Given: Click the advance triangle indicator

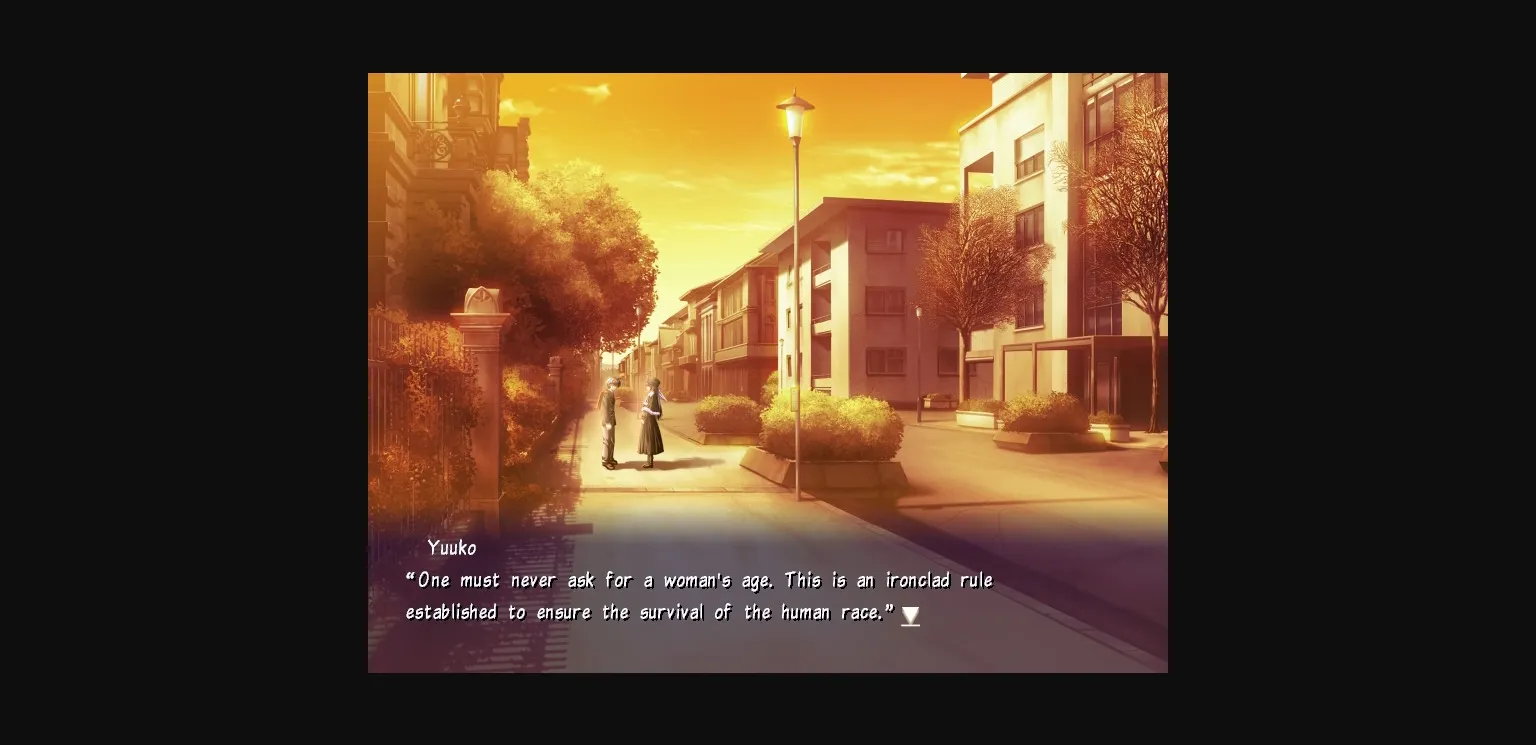Looking at the screenshot, I should pyautogui.click(x=910, y=616).
